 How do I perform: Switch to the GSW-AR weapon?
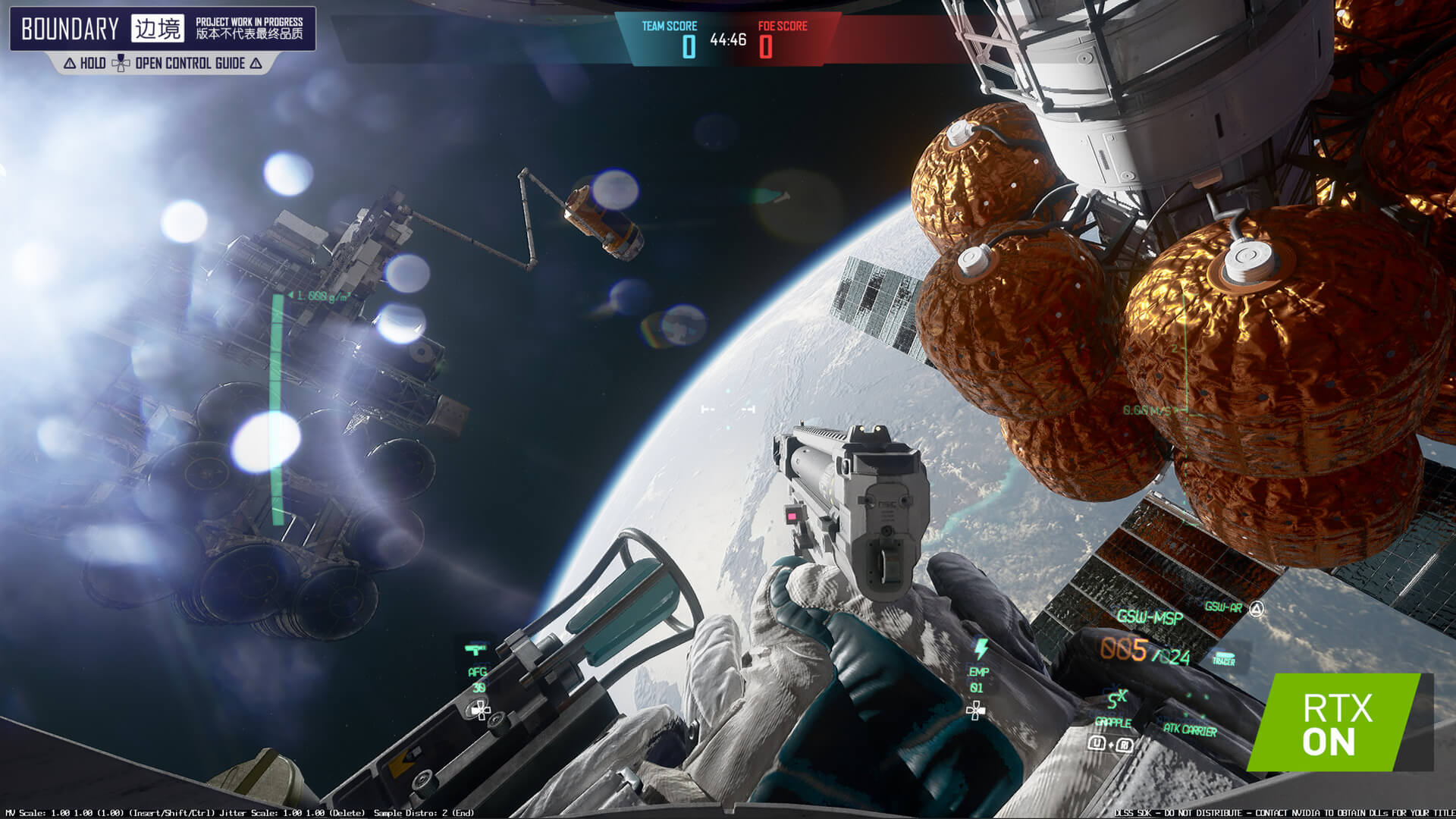(x=1223, y=607)
